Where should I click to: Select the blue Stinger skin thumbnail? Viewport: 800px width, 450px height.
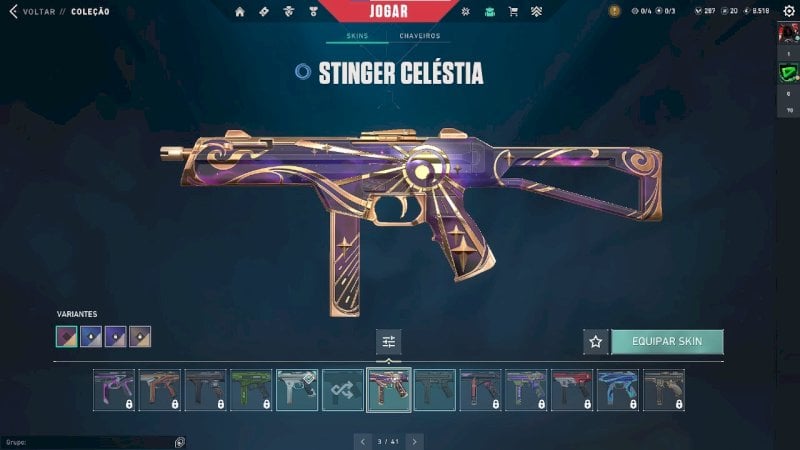coord(617,390)
